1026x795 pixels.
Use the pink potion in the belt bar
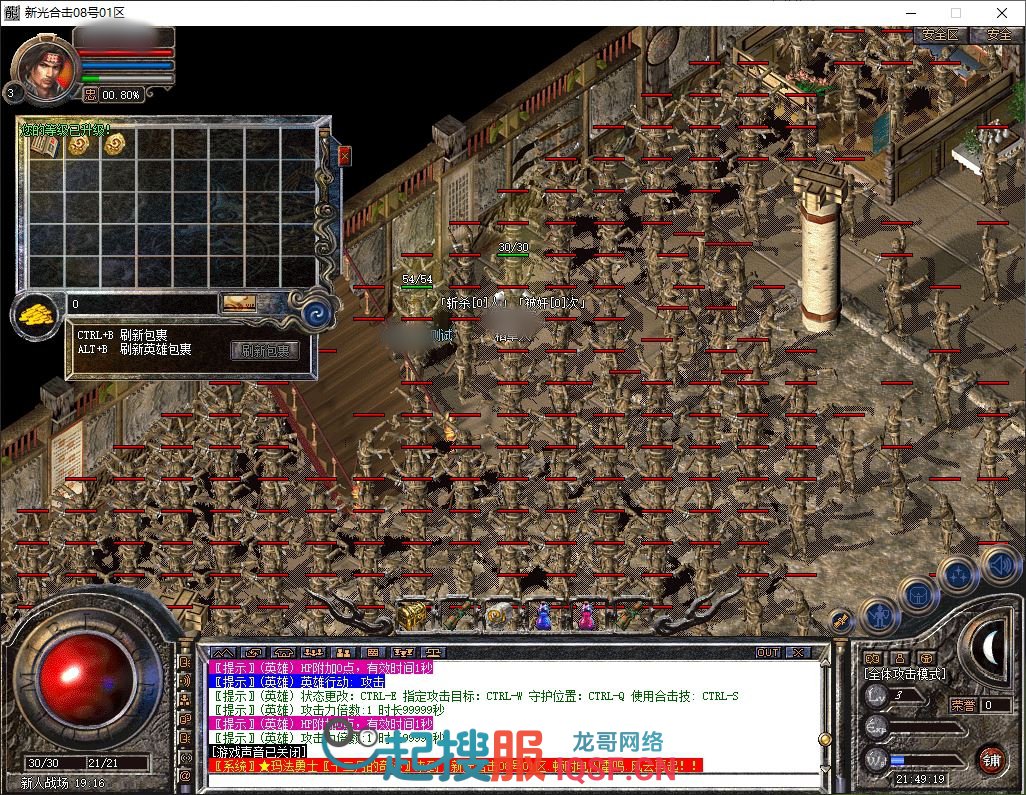pyautogui.click(x=586, y=617)
